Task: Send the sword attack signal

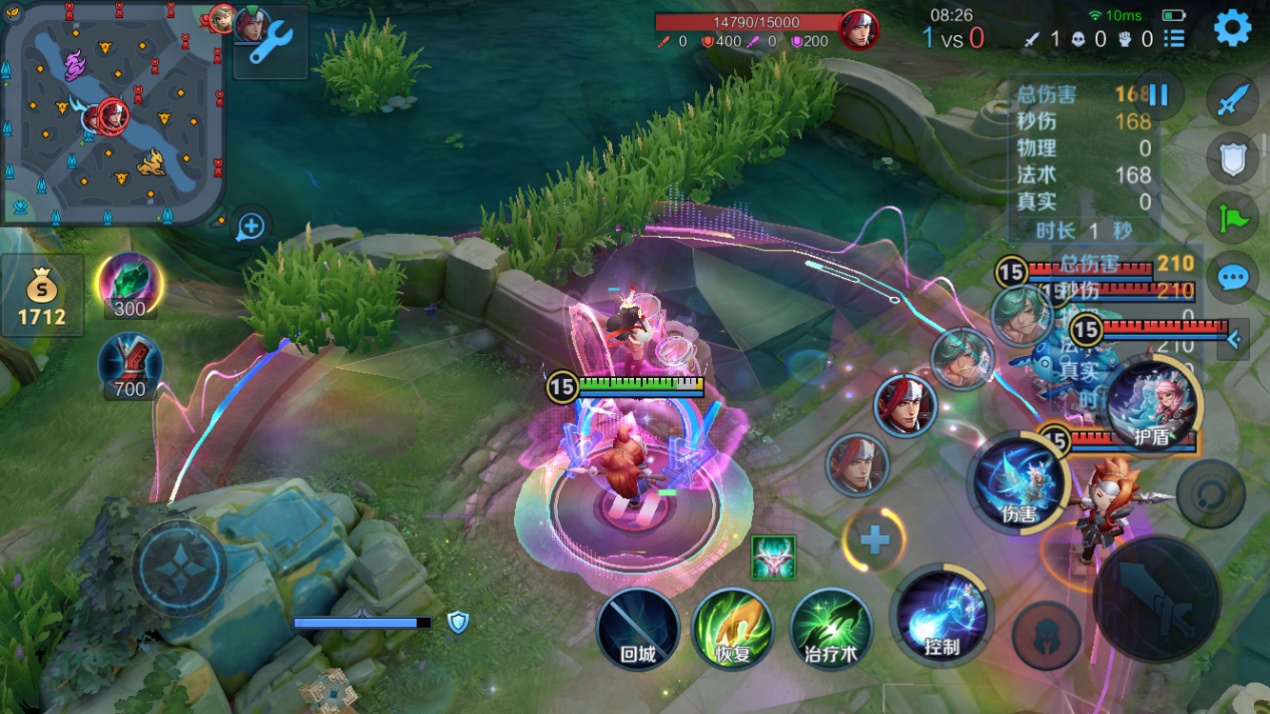Action: click(x=1232, y=99)
